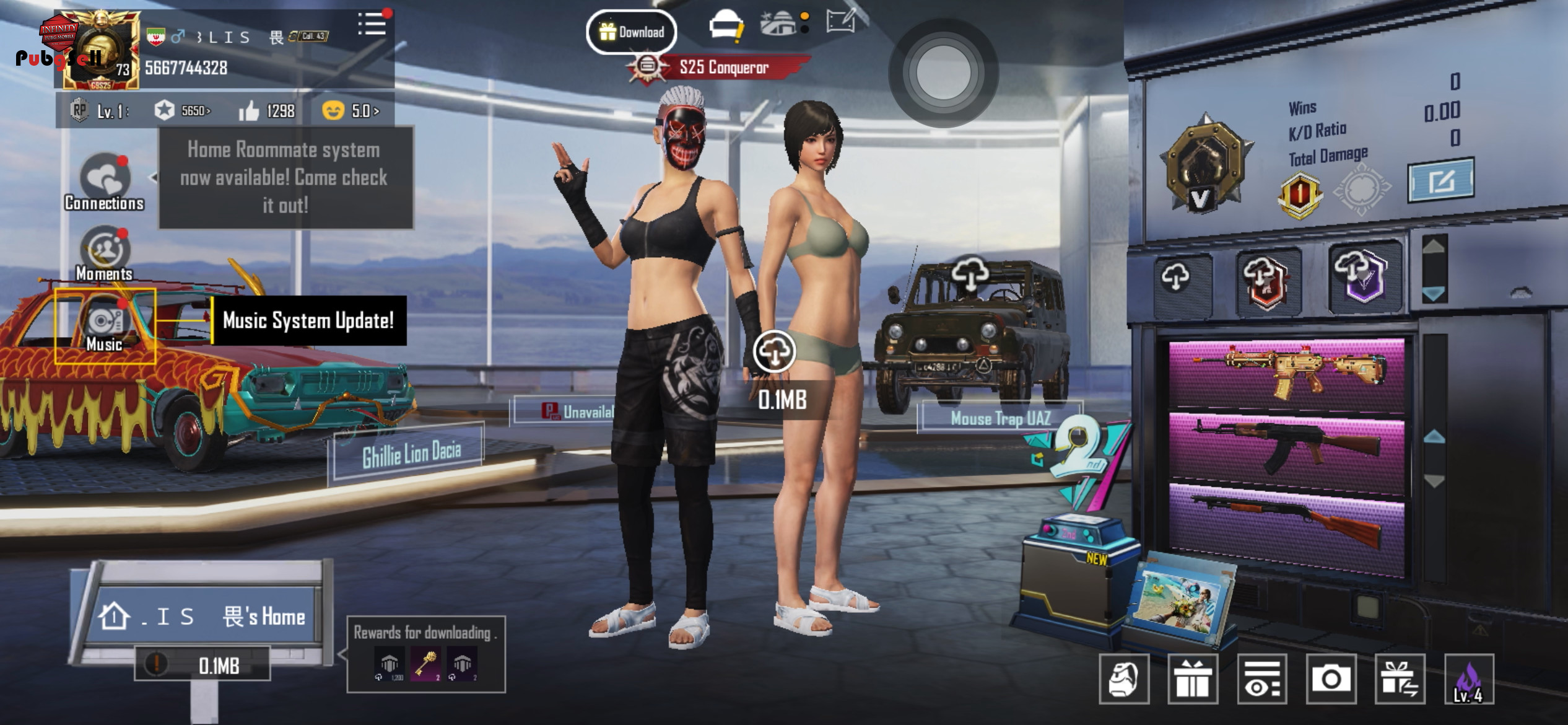Download the home pack from the 0.1MB sign
This screenshot has width=1568, height=725.
[203, 665]
